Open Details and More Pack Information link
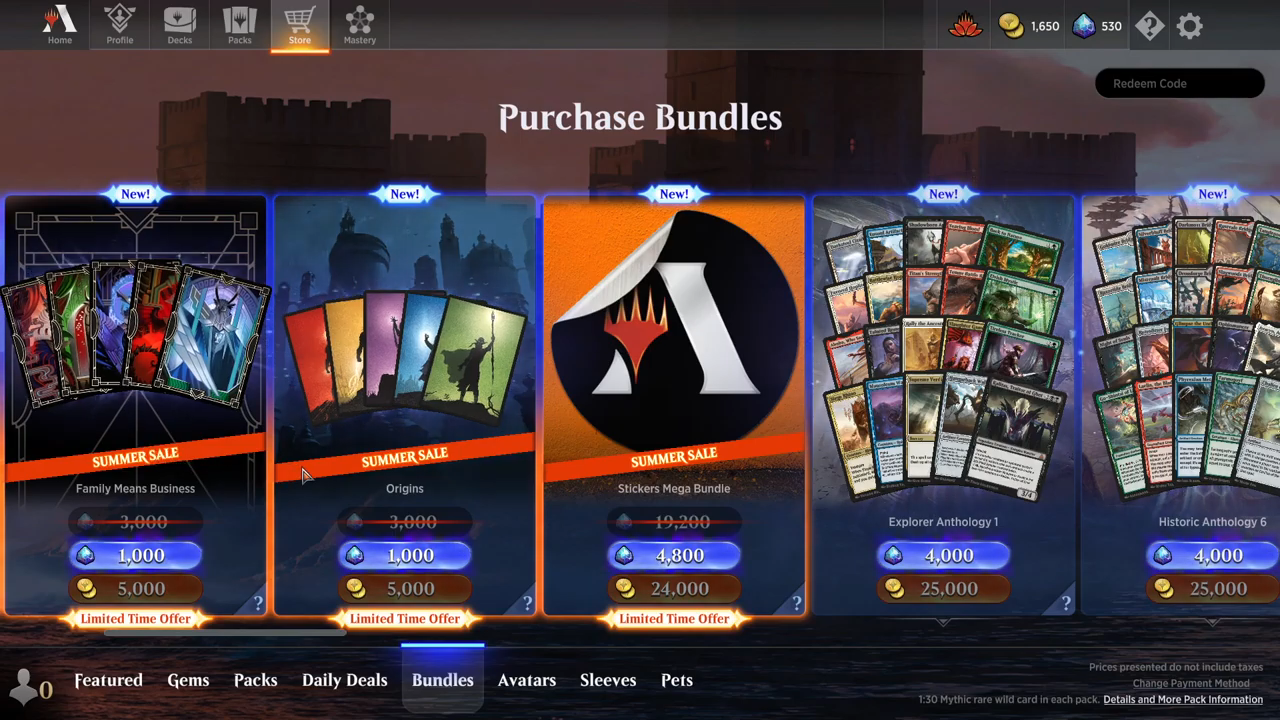Image resolution: width=1280 pixels, height=720 pixels. [1183, 700]
